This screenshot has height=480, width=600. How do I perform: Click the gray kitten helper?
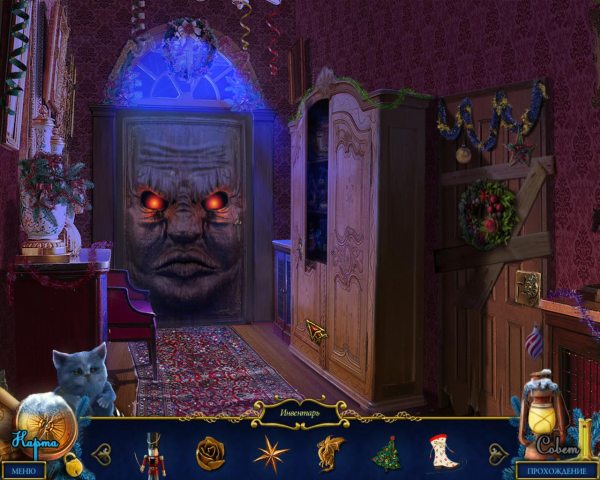click(83, 377)
